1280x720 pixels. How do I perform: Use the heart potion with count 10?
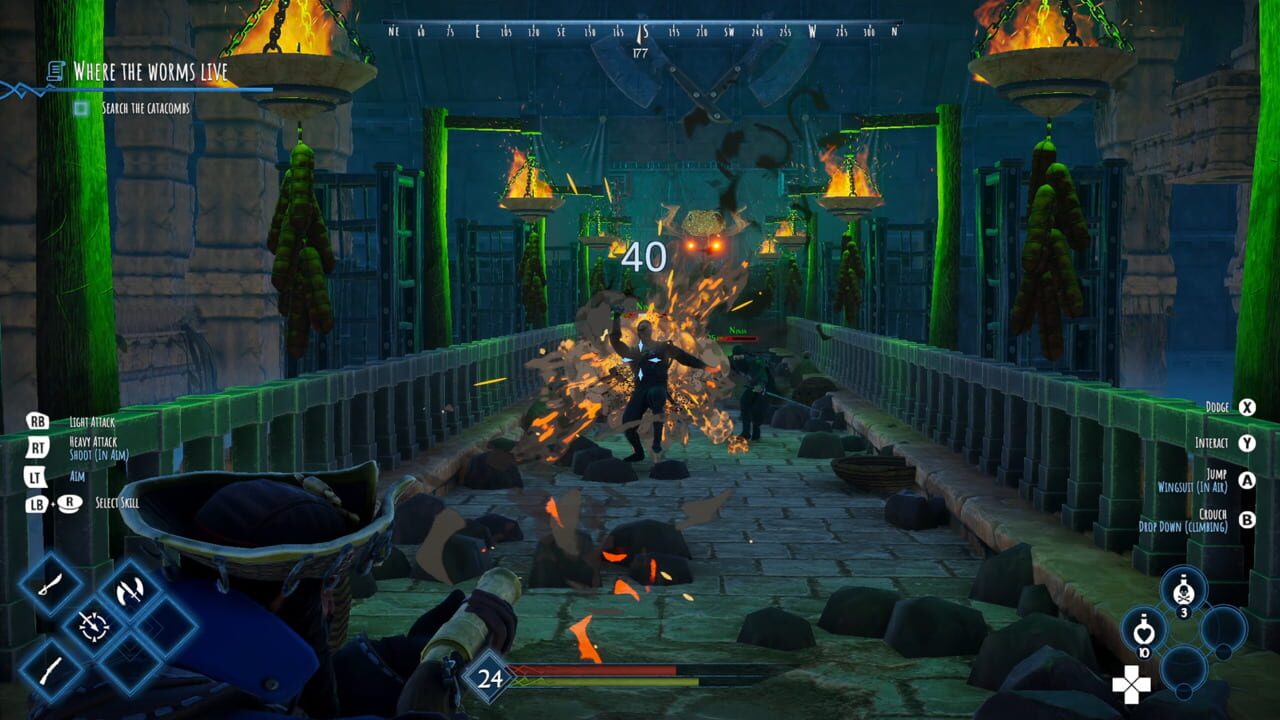click(1143, 631)
